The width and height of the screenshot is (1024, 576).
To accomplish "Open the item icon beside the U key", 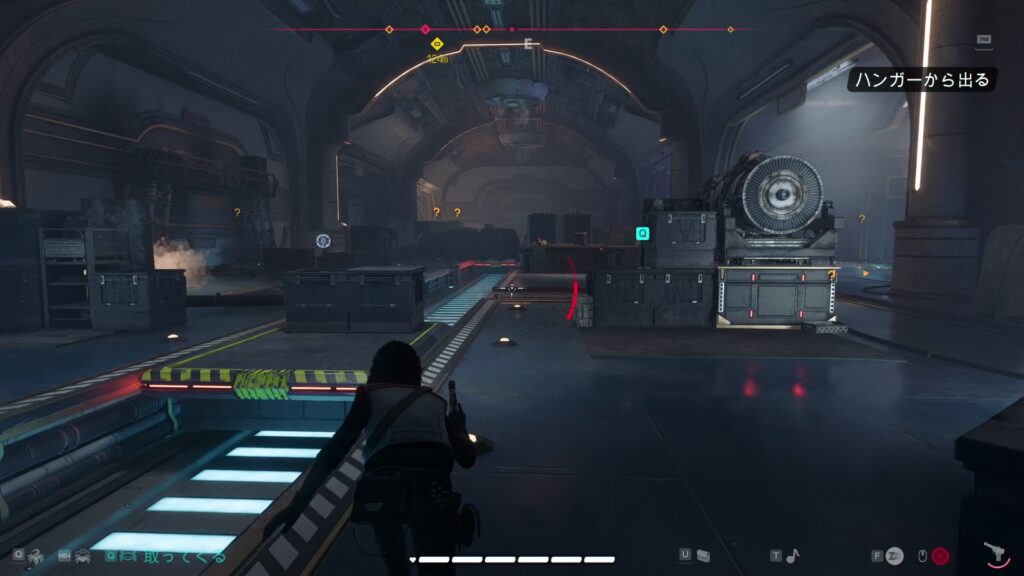I will 703,556.
